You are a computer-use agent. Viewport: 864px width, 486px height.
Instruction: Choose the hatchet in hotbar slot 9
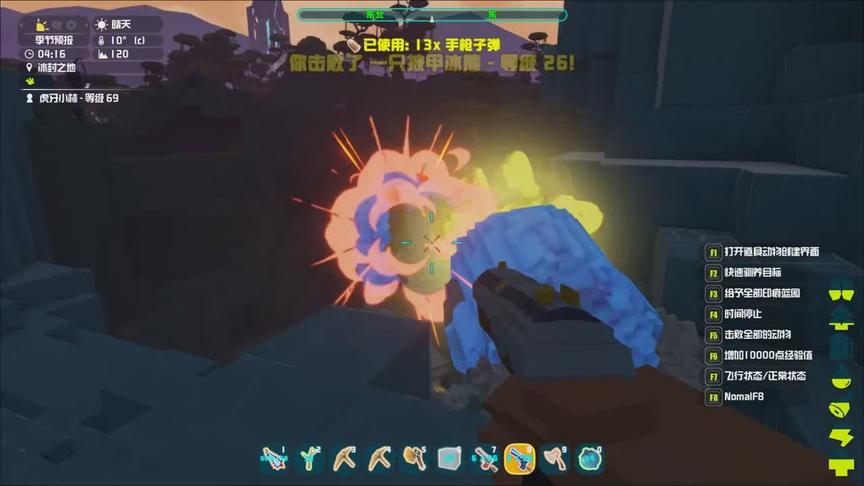pos(554,459)
